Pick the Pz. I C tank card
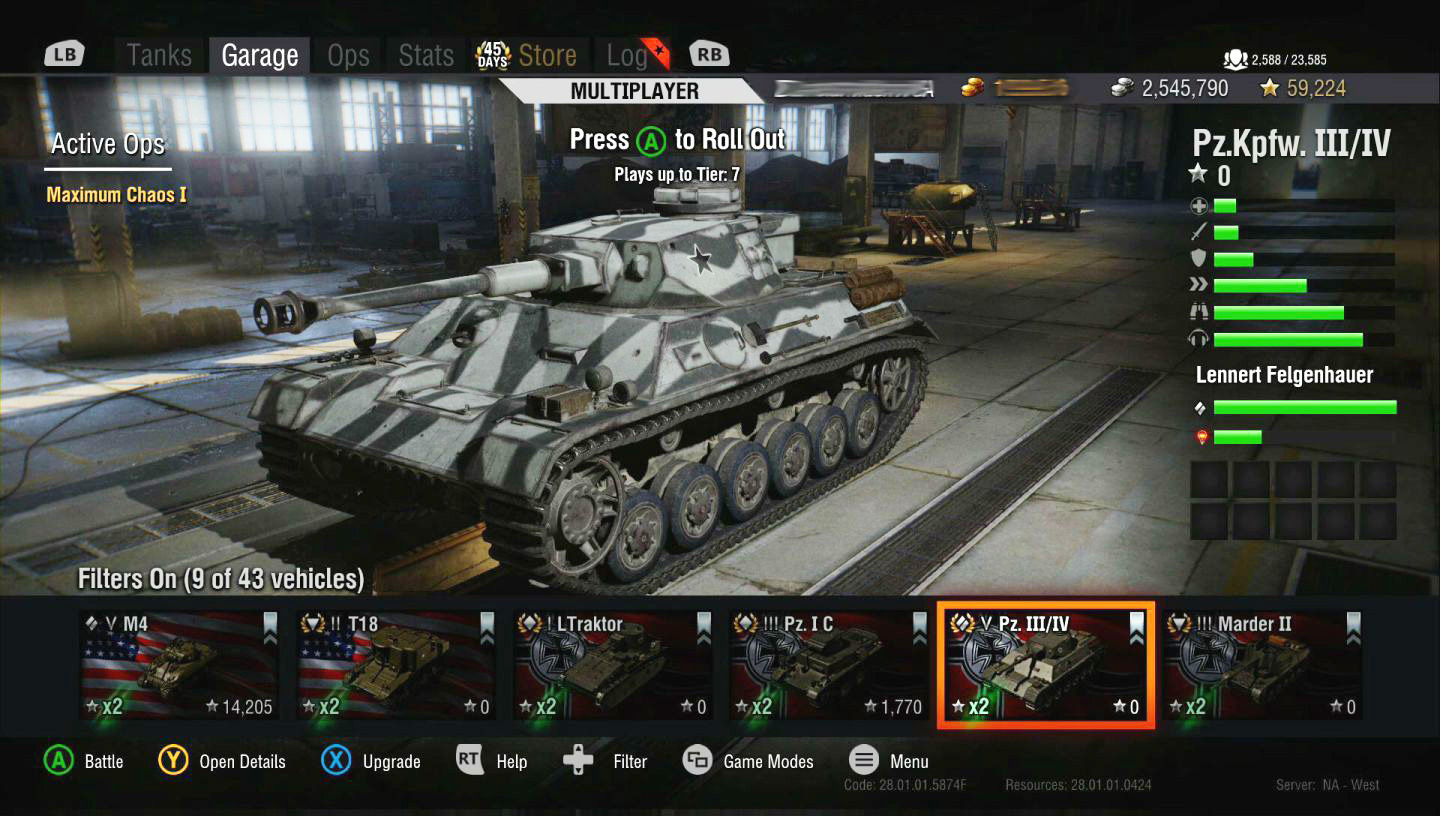This screenshot has height=816, width=1440. (x=829, y=665)
